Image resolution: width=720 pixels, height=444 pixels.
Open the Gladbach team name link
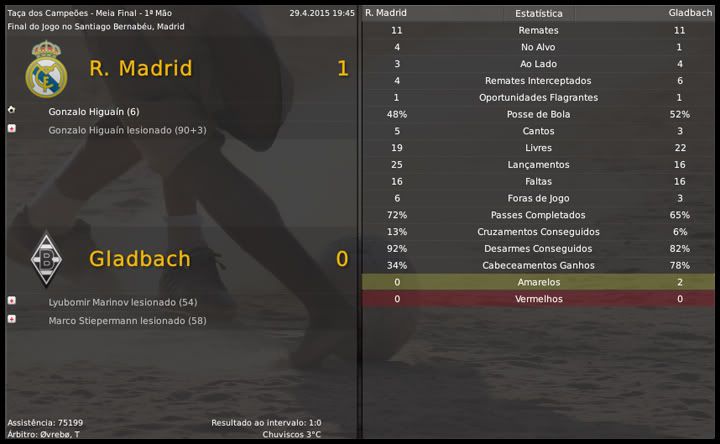[139, 258]
